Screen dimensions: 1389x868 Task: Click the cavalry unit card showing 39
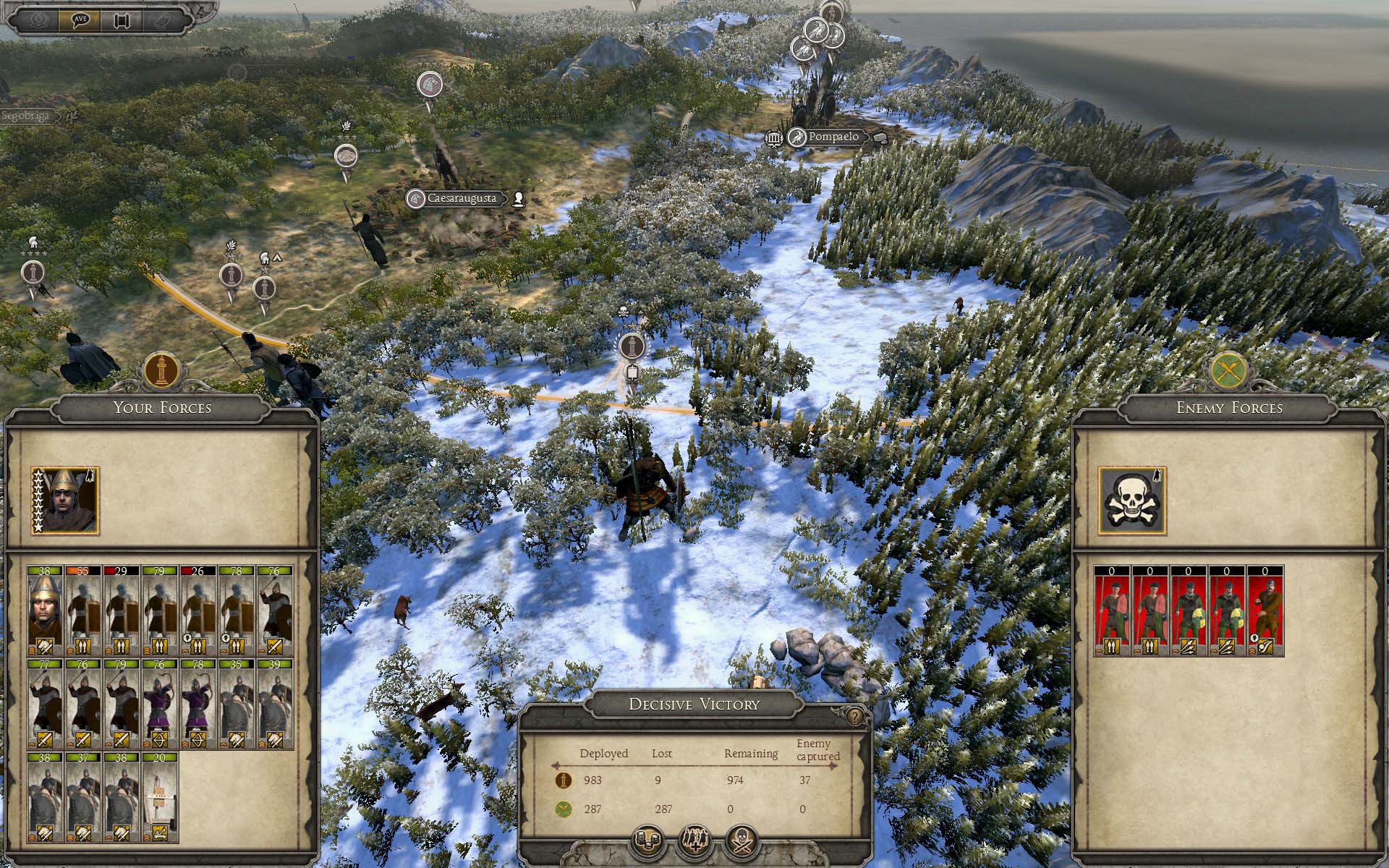[274, 704]
